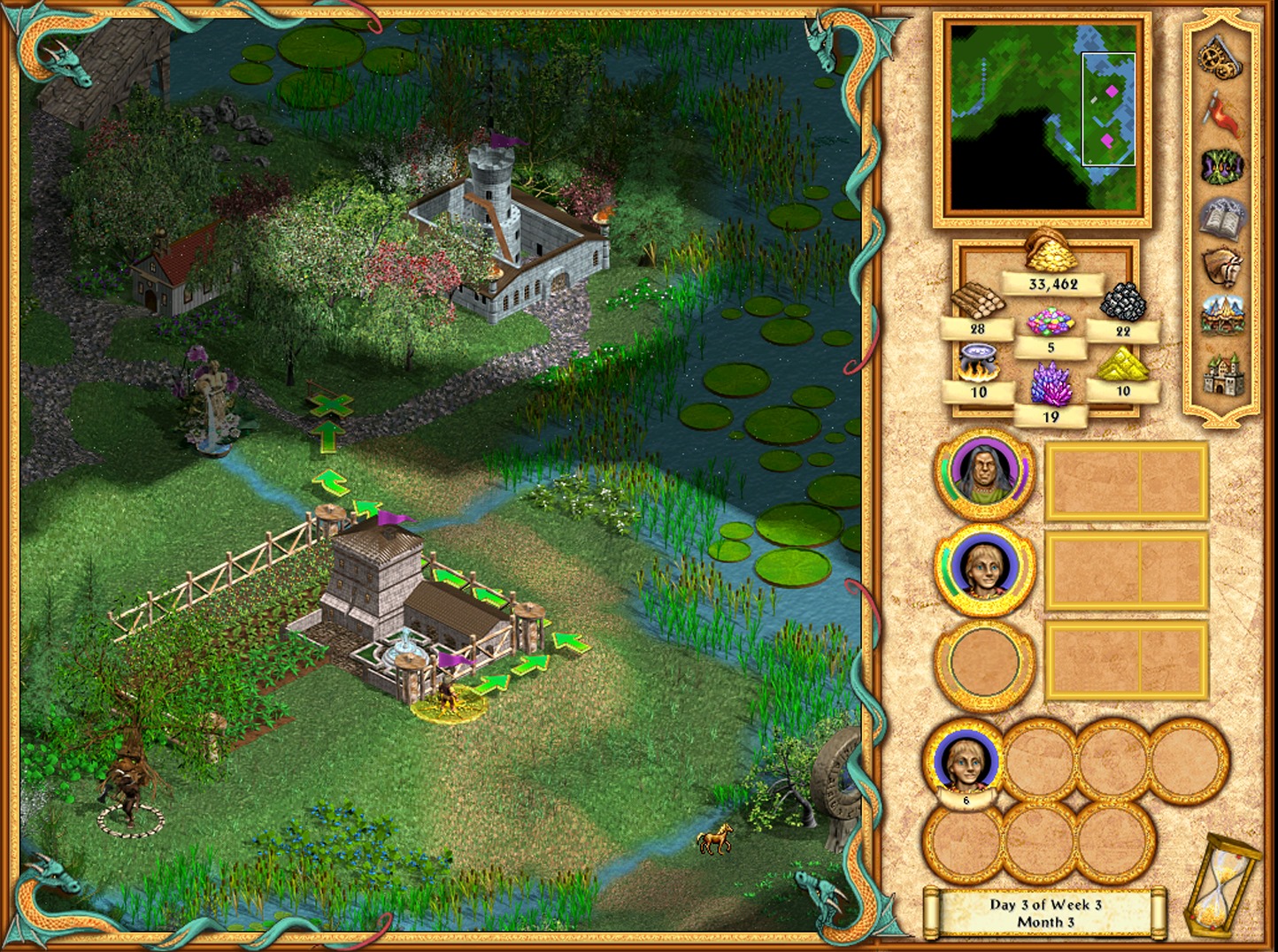1278x952 pixels.
Task: Click the blond hero army slot marked 6
Action: coord(965,763)
